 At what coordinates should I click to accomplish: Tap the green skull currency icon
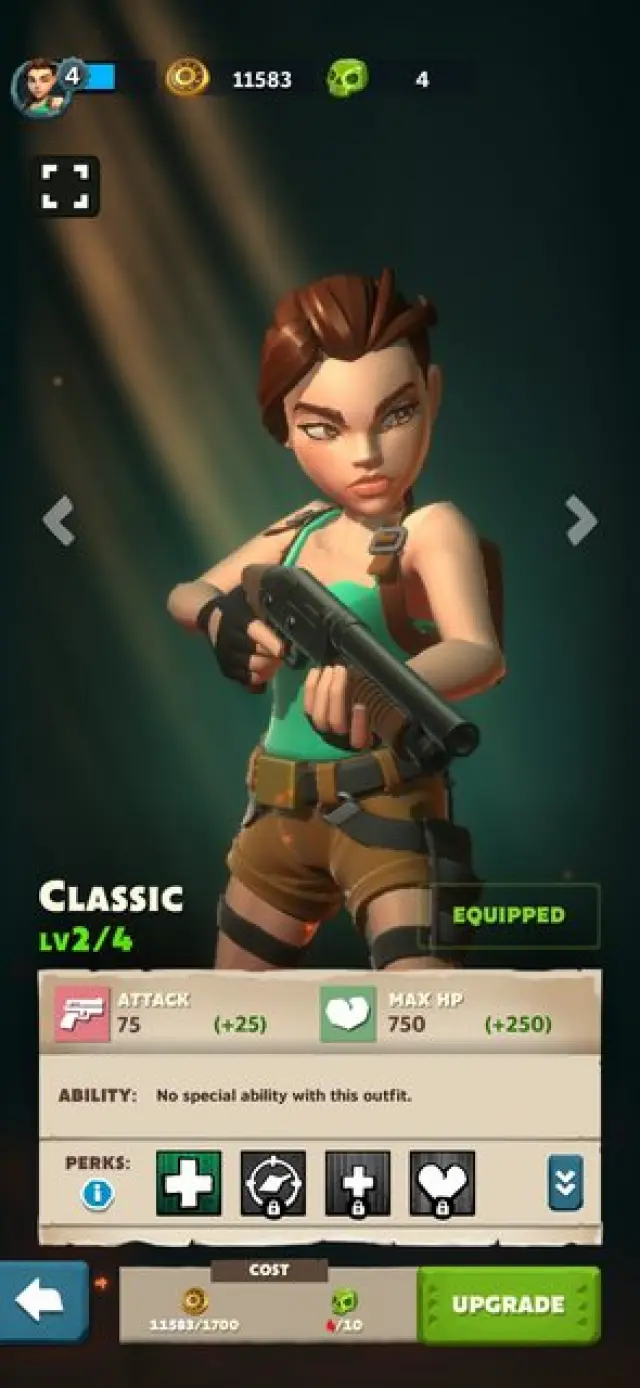click(347, 78)
